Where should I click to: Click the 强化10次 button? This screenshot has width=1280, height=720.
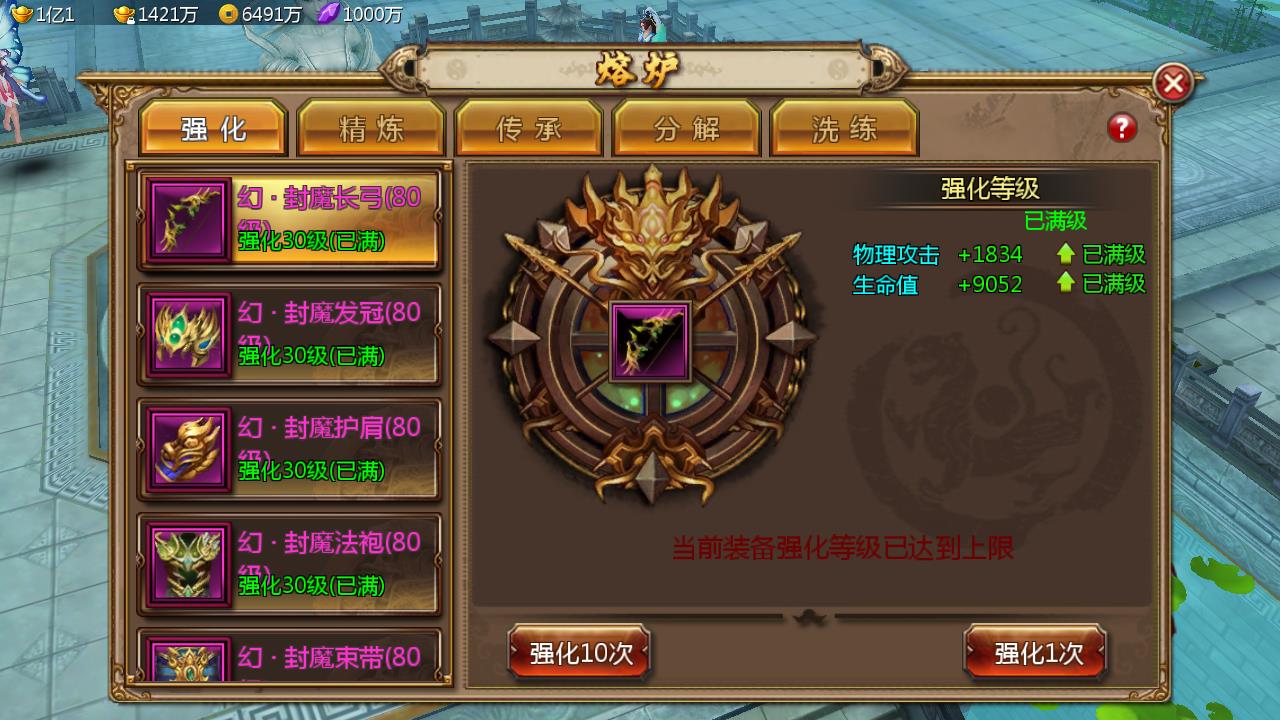point(579,652)
